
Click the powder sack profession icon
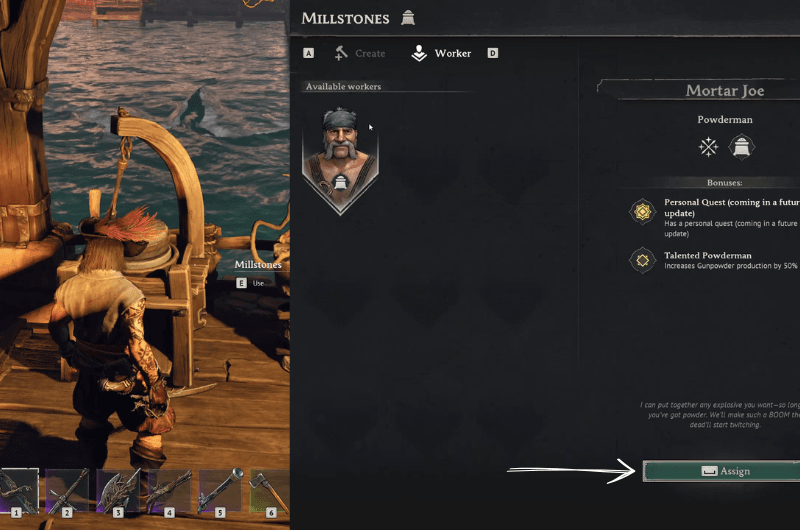(x=742, y=147)
